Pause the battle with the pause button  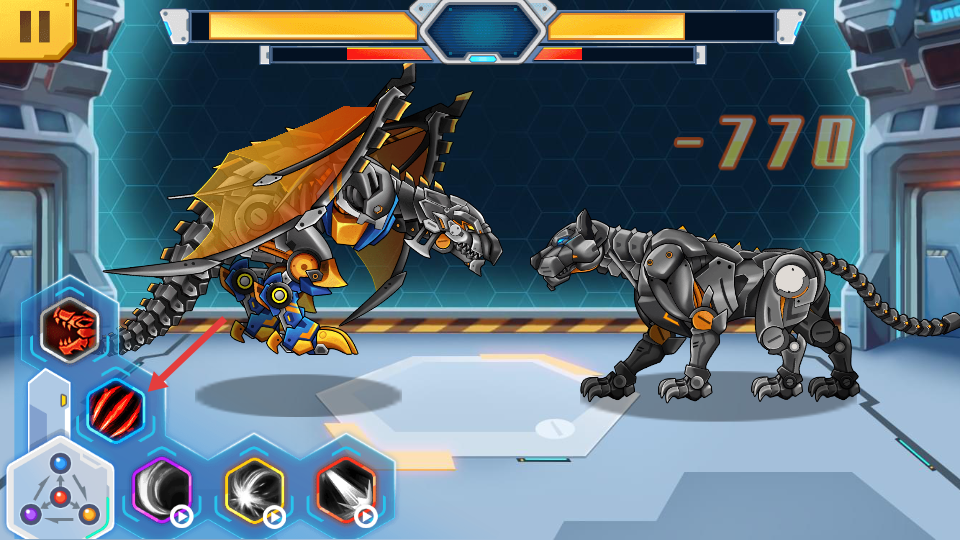point(34,25)
